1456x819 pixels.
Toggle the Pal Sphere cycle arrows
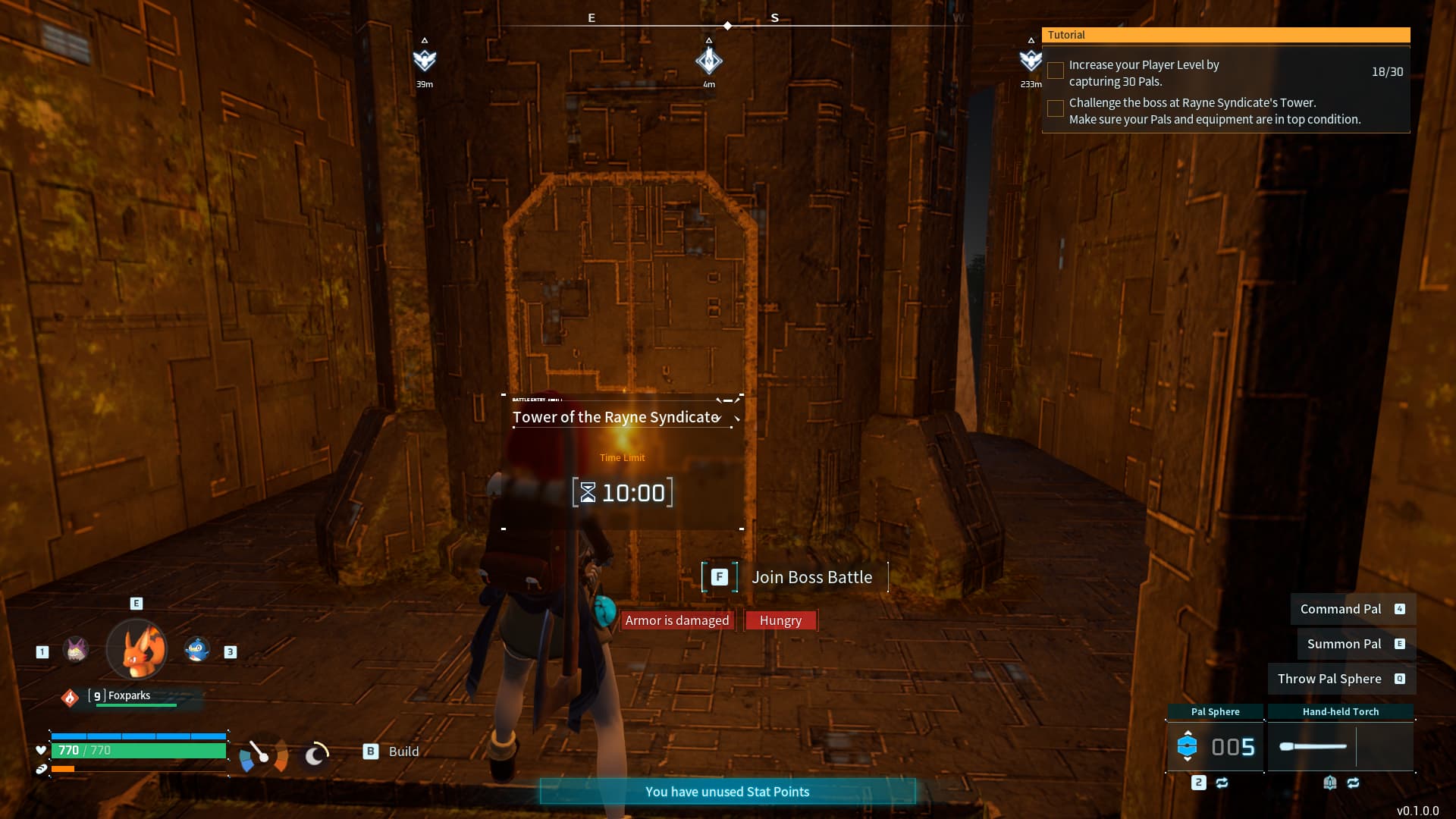pyautogui.click(x=1222, y=782)
